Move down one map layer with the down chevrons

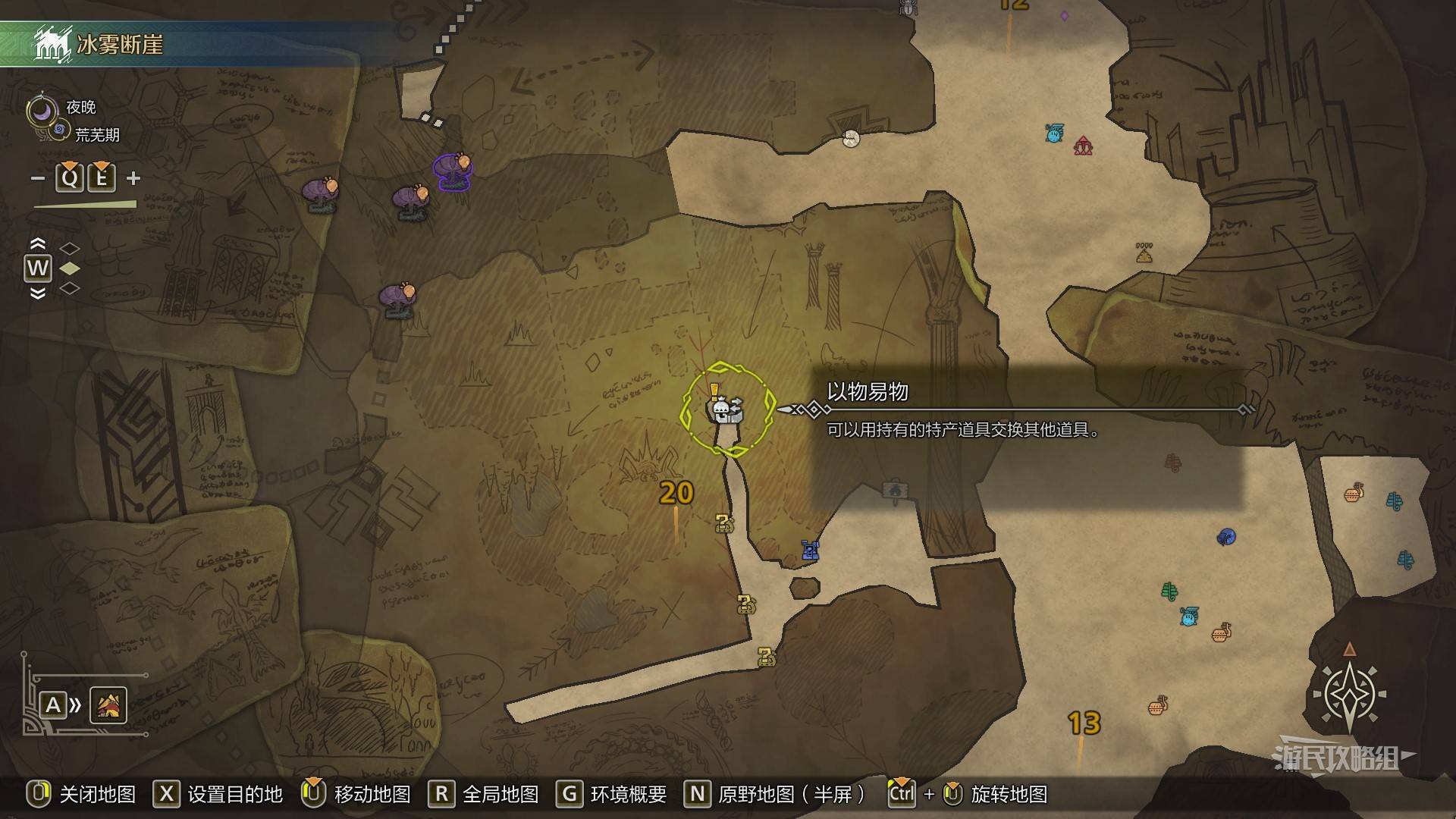[37, 293]
